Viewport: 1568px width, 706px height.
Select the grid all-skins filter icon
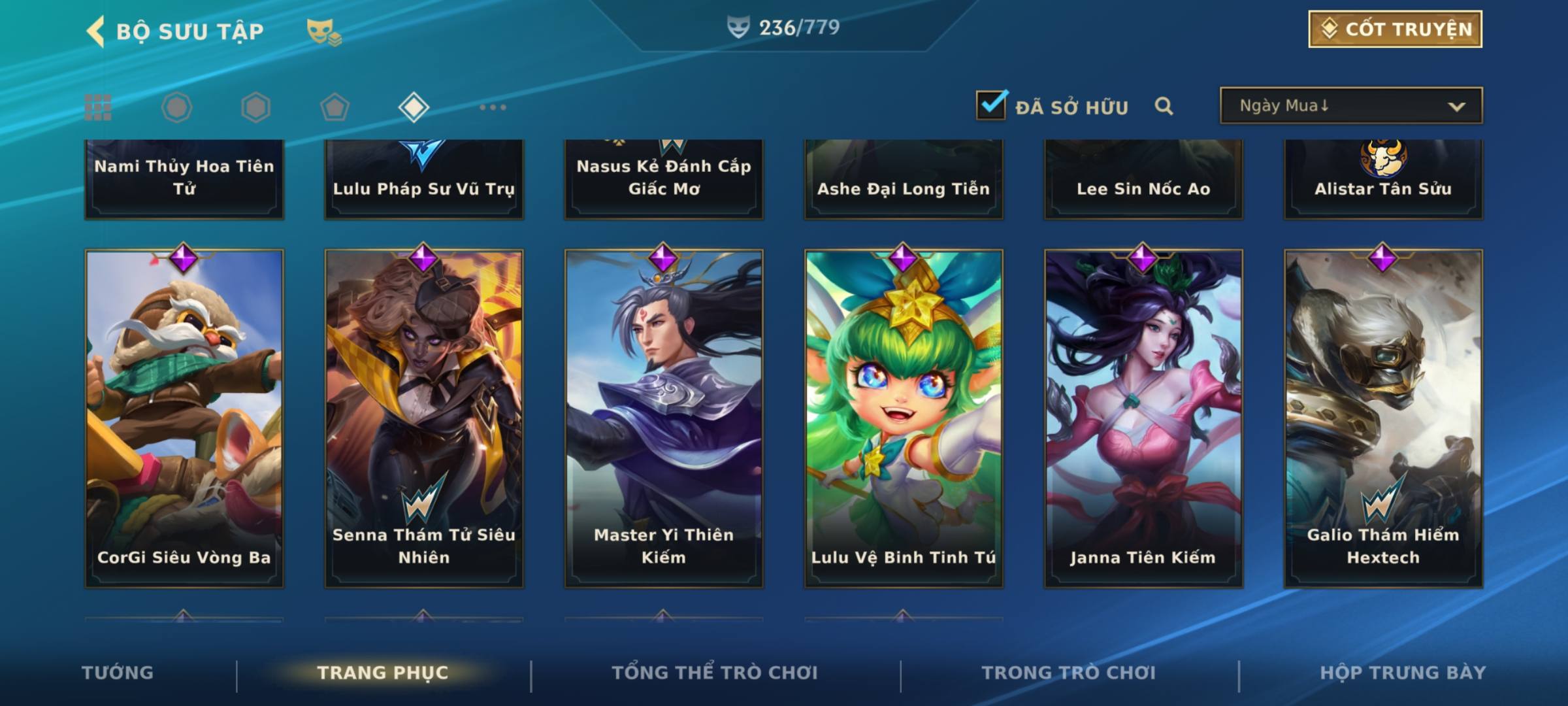coord(98,107)
